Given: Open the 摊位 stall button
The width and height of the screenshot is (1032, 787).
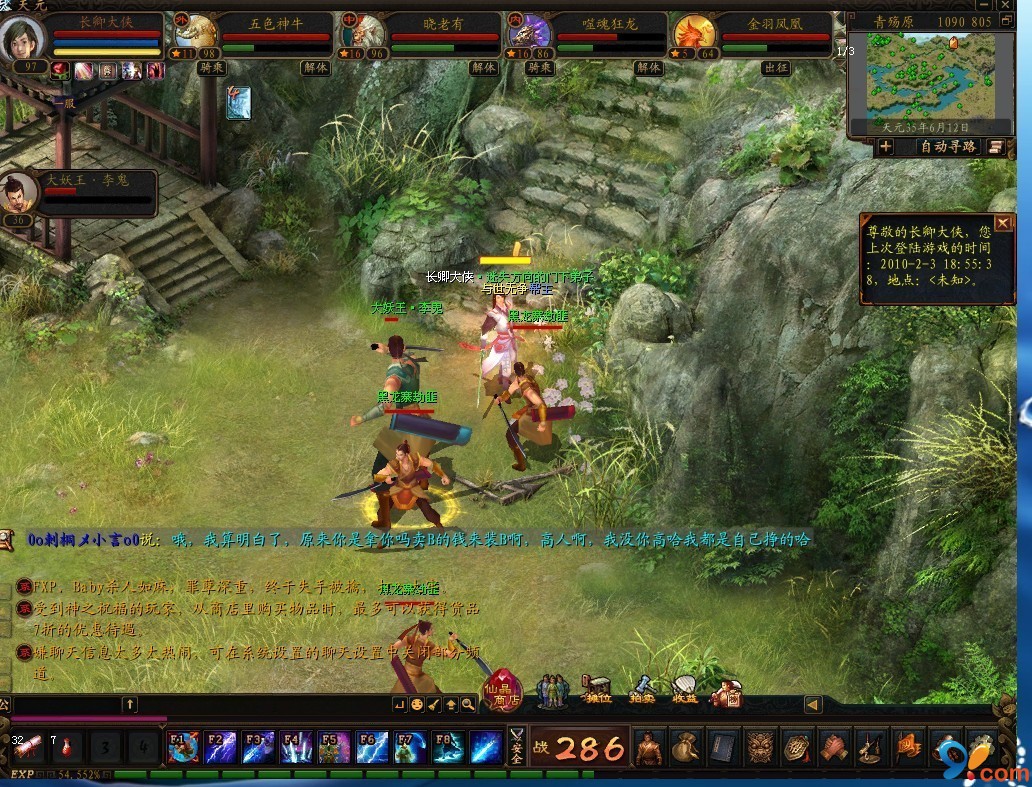Looking at the screenshot, I should 596,692.
